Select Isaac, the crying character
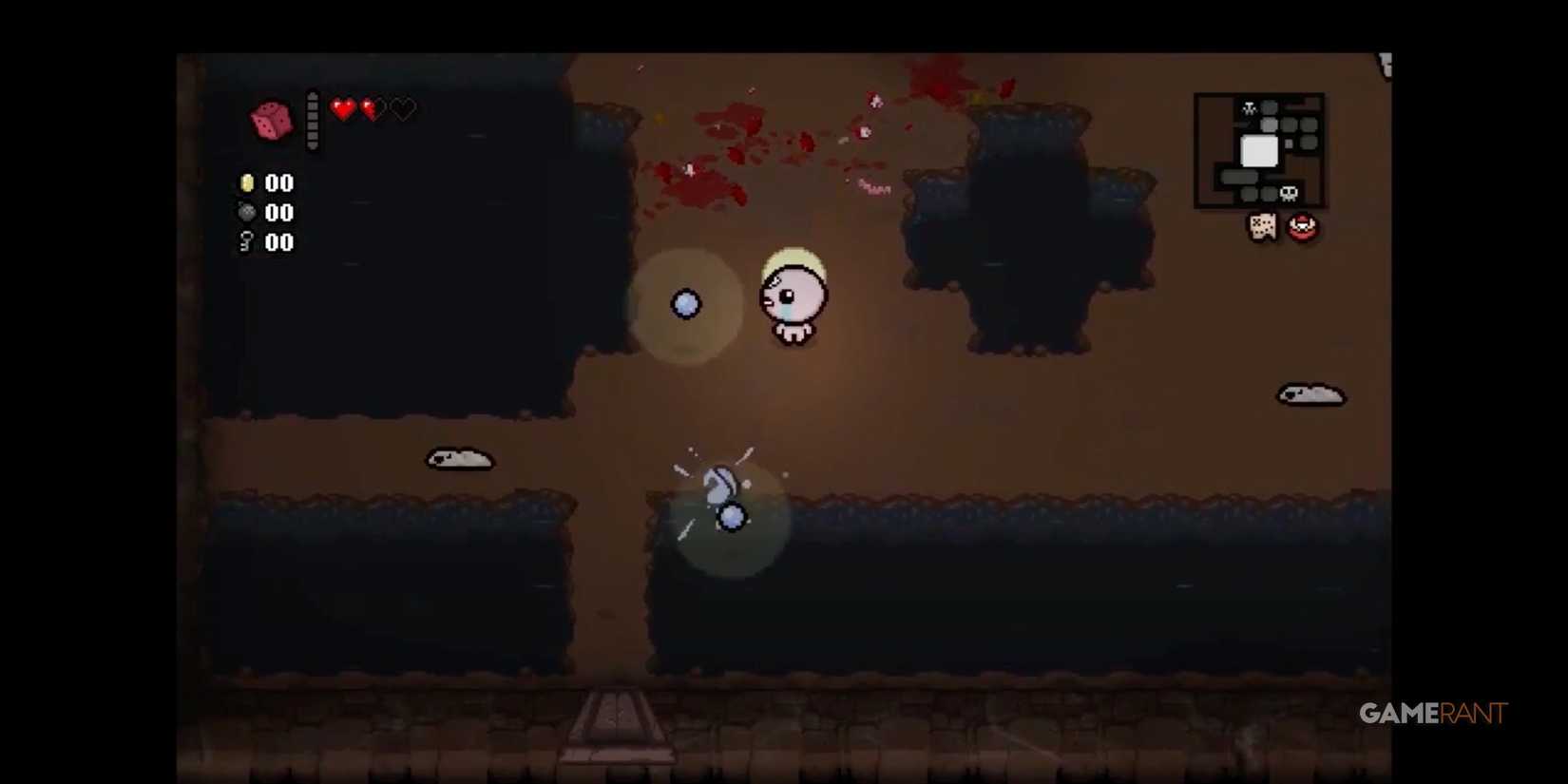Viewport: 1568px width, 784px height. pos(794,299)
